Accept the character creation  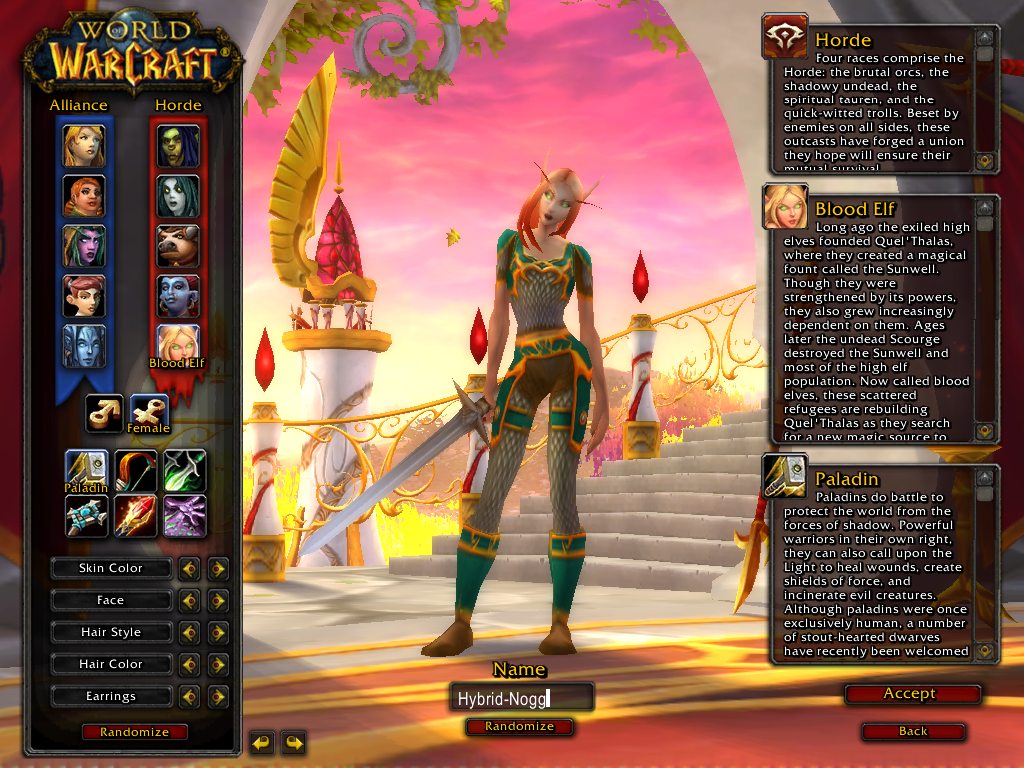click(x=908, y=694)
